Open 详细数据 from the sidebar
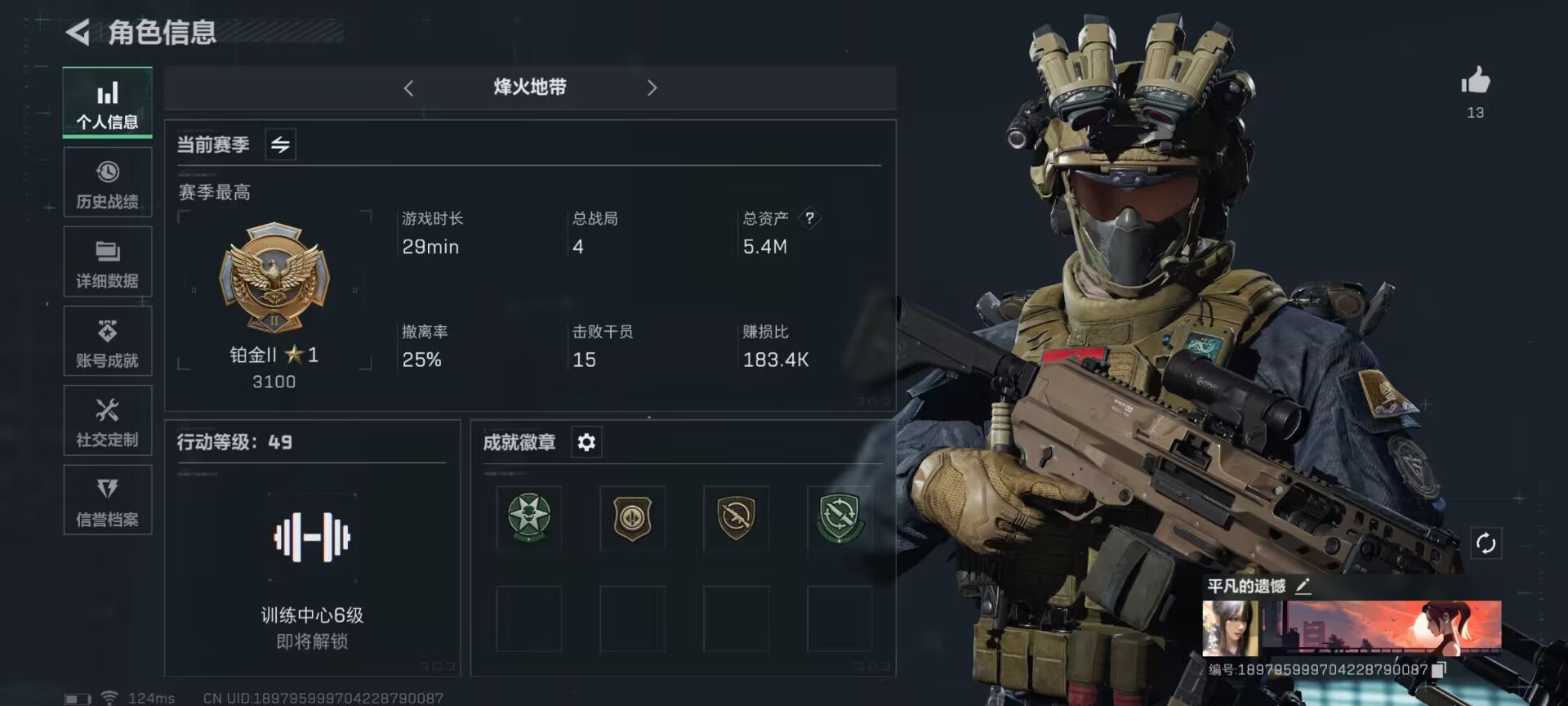 click(x=107, y=261)
